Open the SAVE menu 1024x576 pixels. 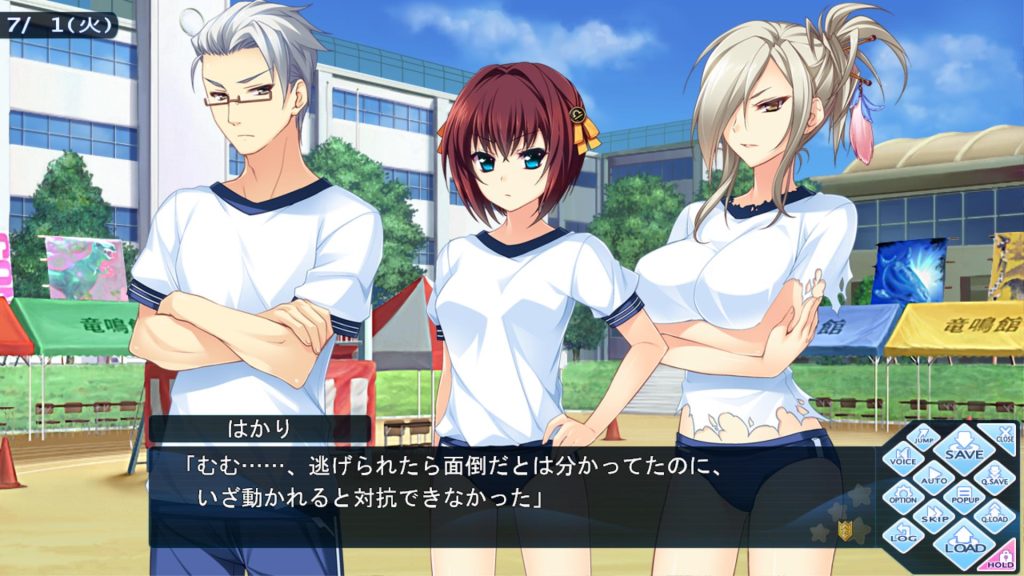pos(964,452)
